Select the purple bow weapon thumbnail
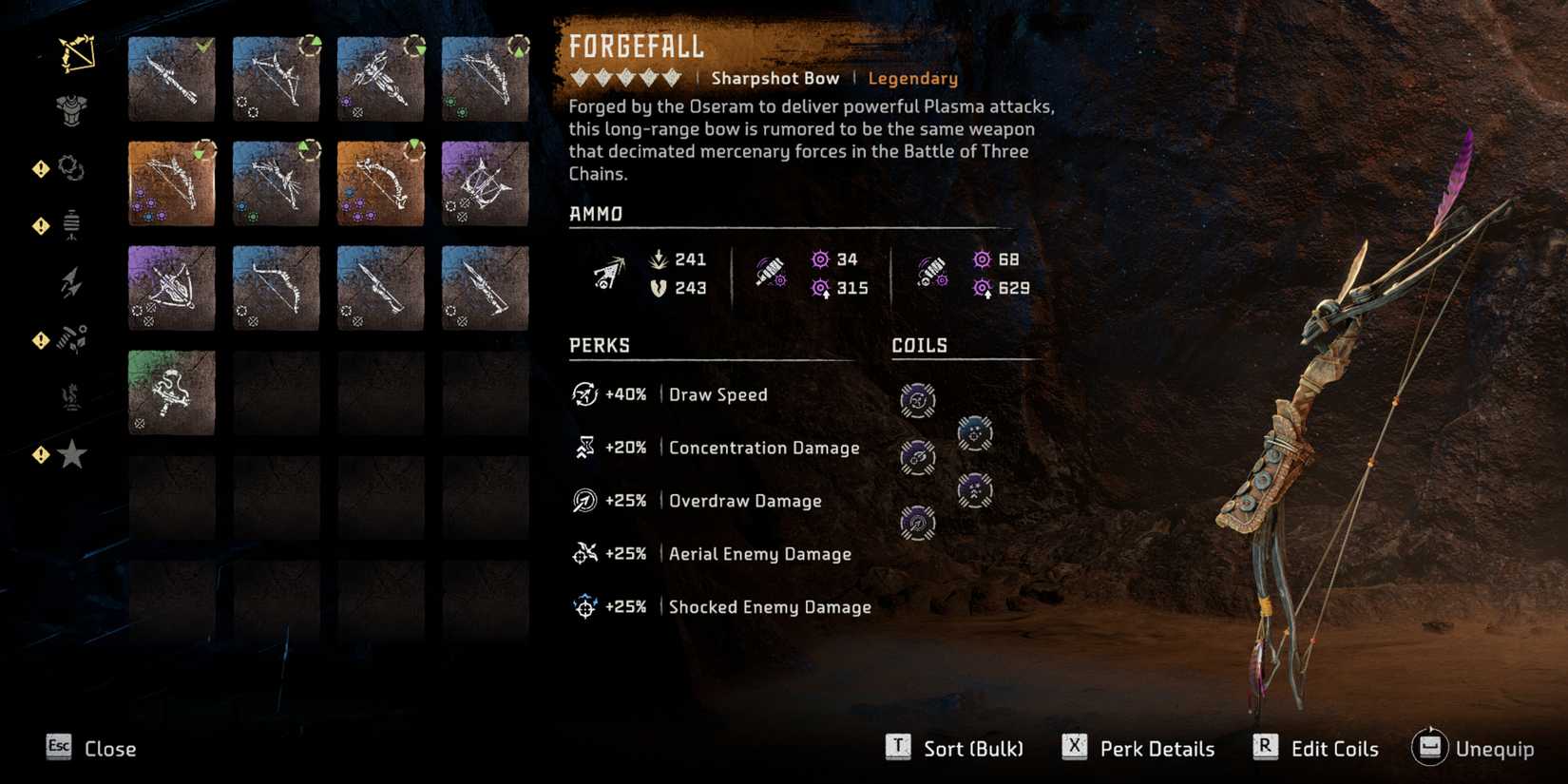1568x784 pixels. (x=485, y=185)
